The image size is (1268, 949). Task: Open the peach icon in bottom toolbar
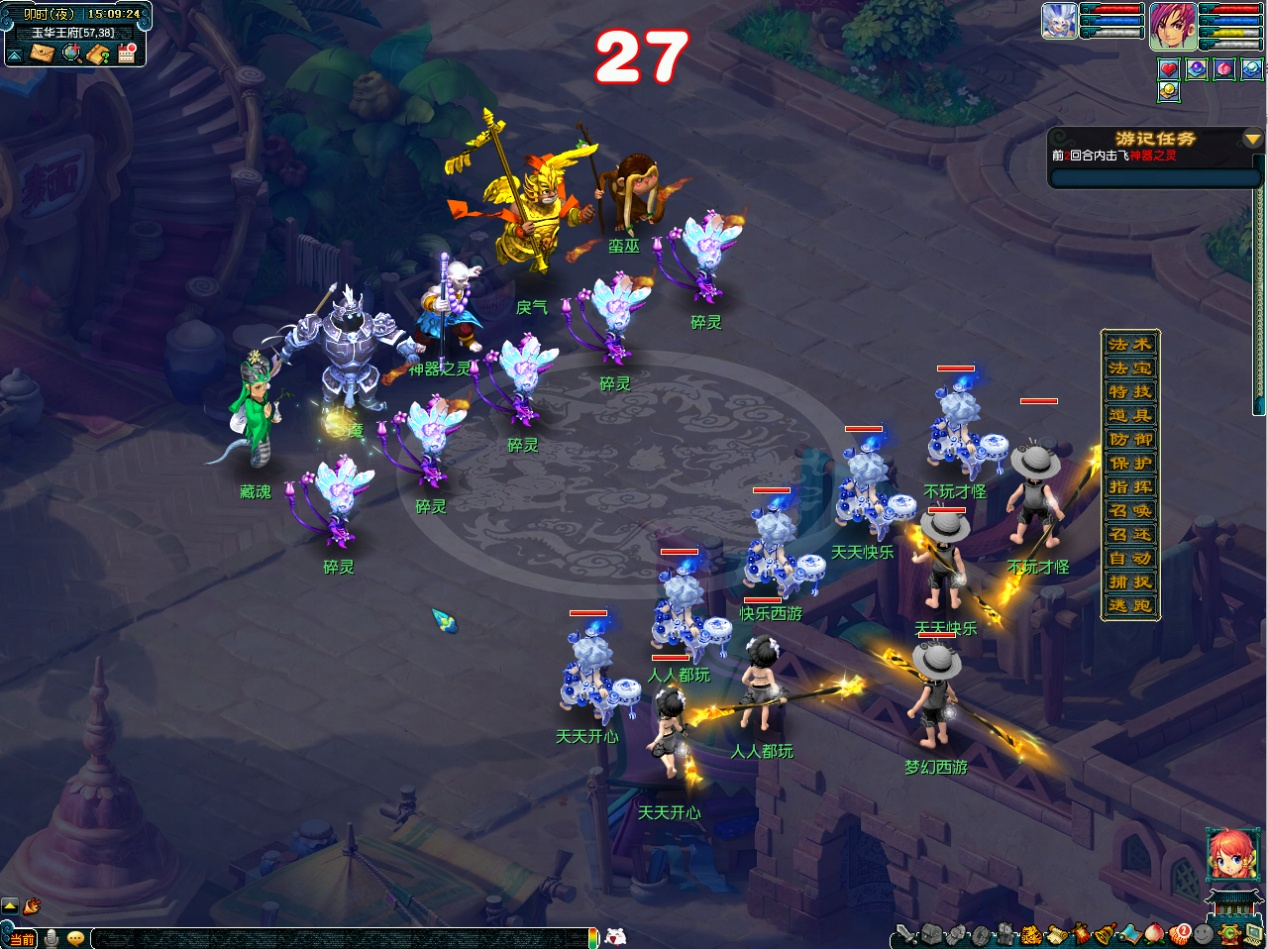(1155, 936)
